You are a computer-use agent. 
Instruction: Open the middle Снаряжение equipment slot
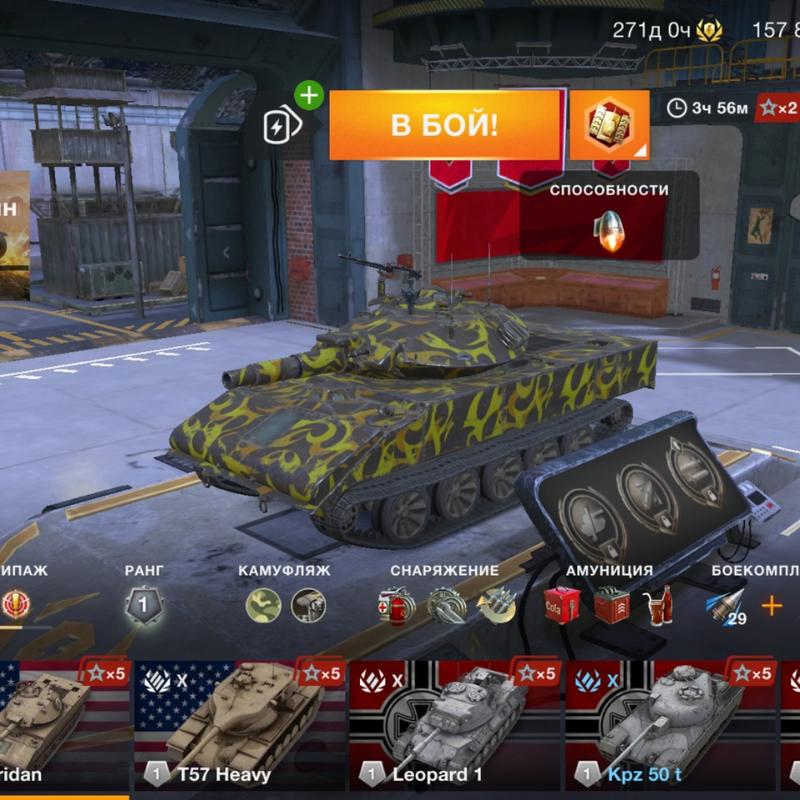[445, 605]
